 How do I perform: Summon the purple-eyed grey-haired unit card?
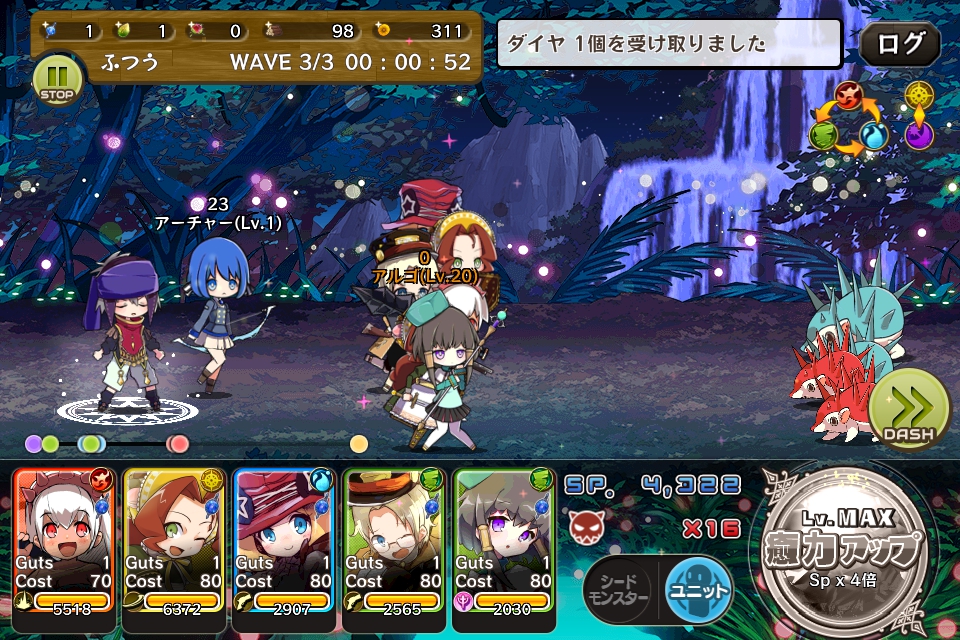(x=504, y=538)
